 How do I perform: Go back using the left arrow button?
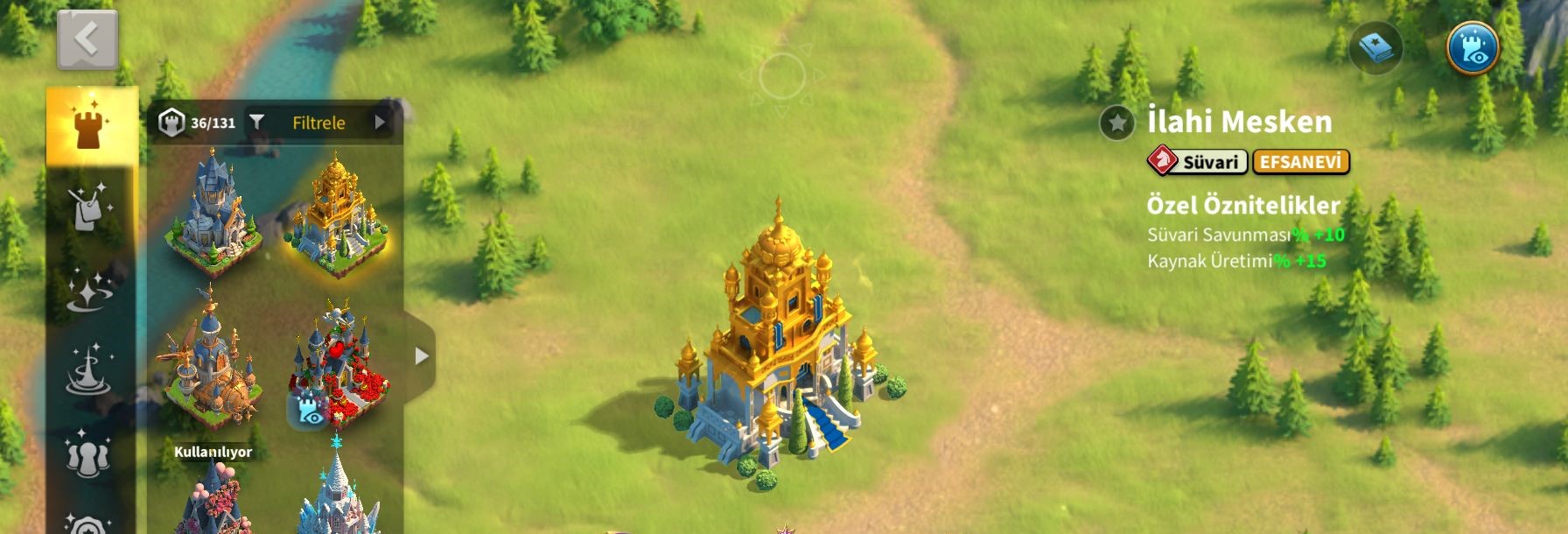pos(87,39)
